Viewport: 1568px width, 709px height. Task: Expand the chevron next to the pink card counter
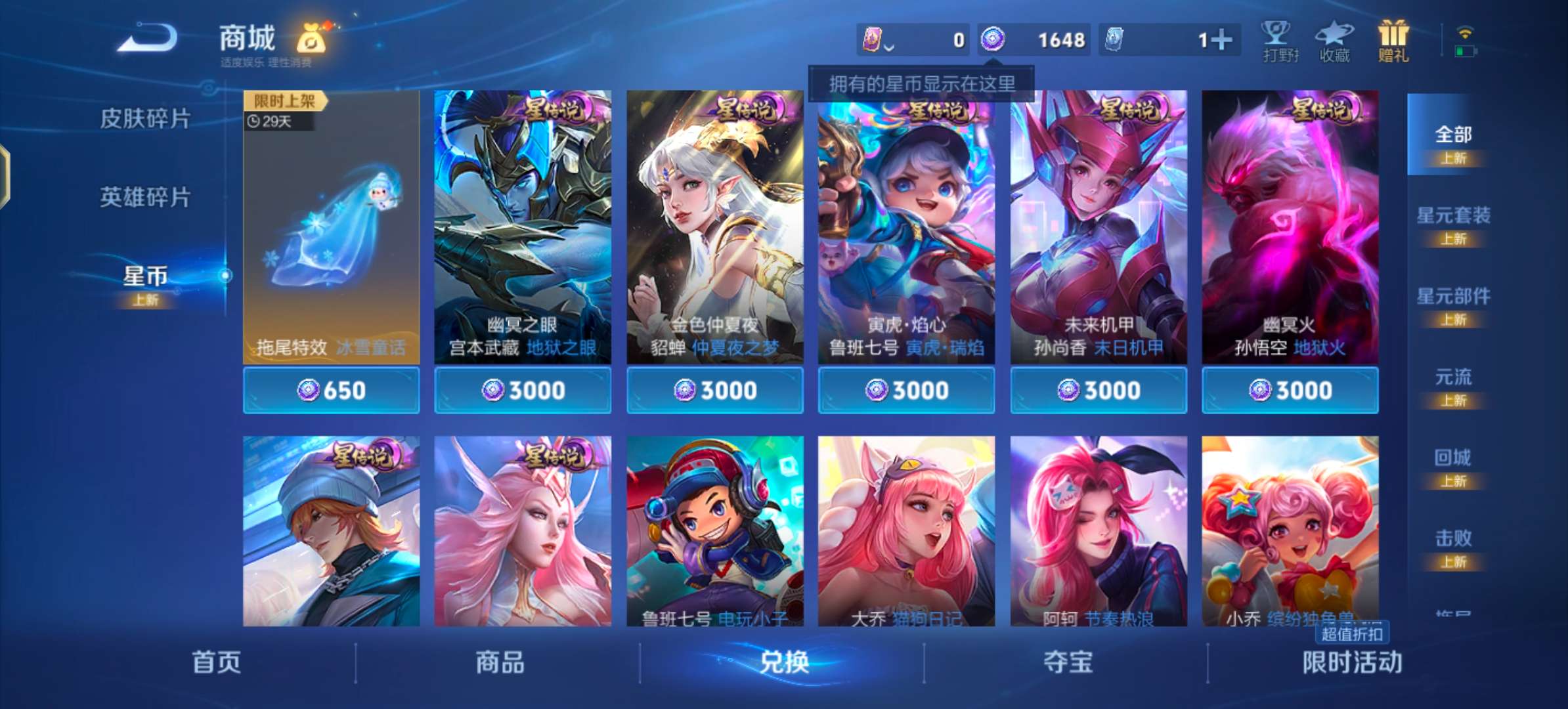pyautogui.click(x=890, y=45)
